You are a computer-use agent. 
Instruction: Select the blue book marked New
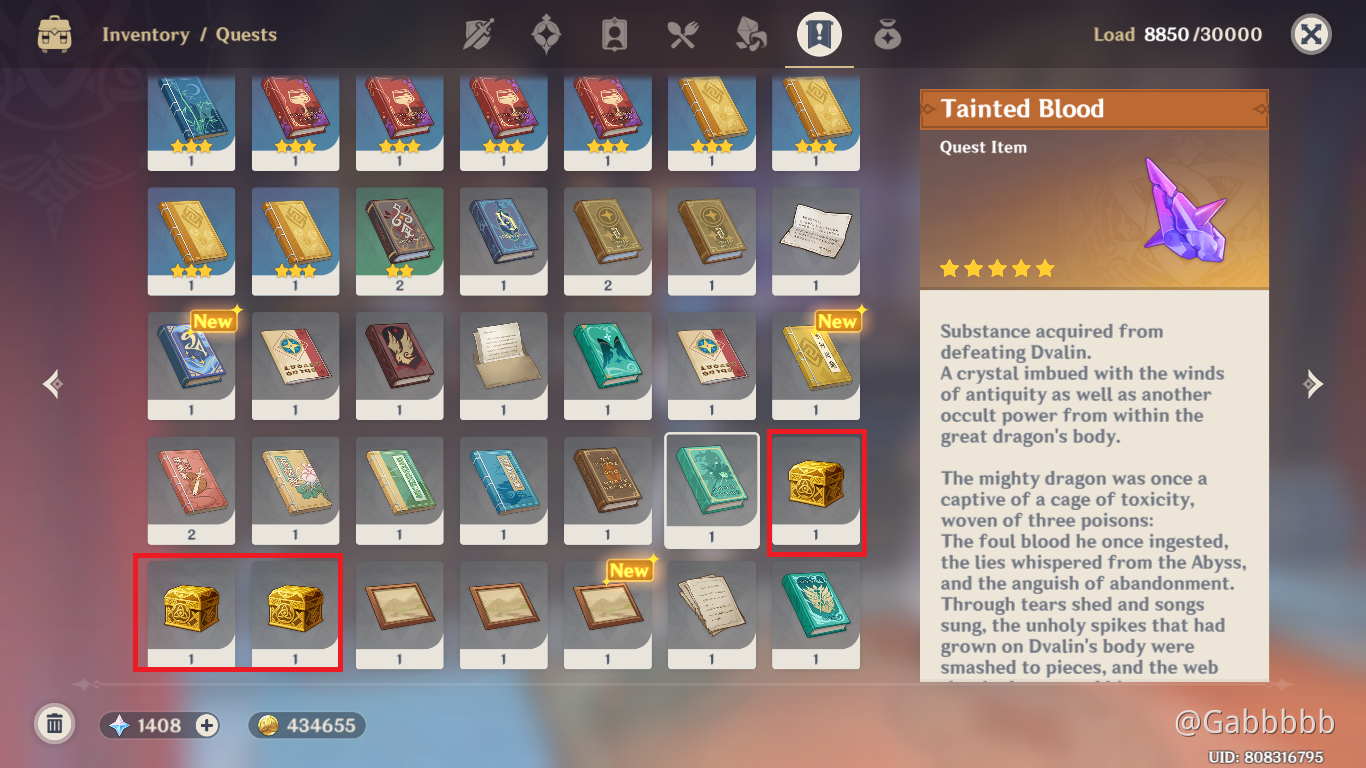[x=191, y=366]
